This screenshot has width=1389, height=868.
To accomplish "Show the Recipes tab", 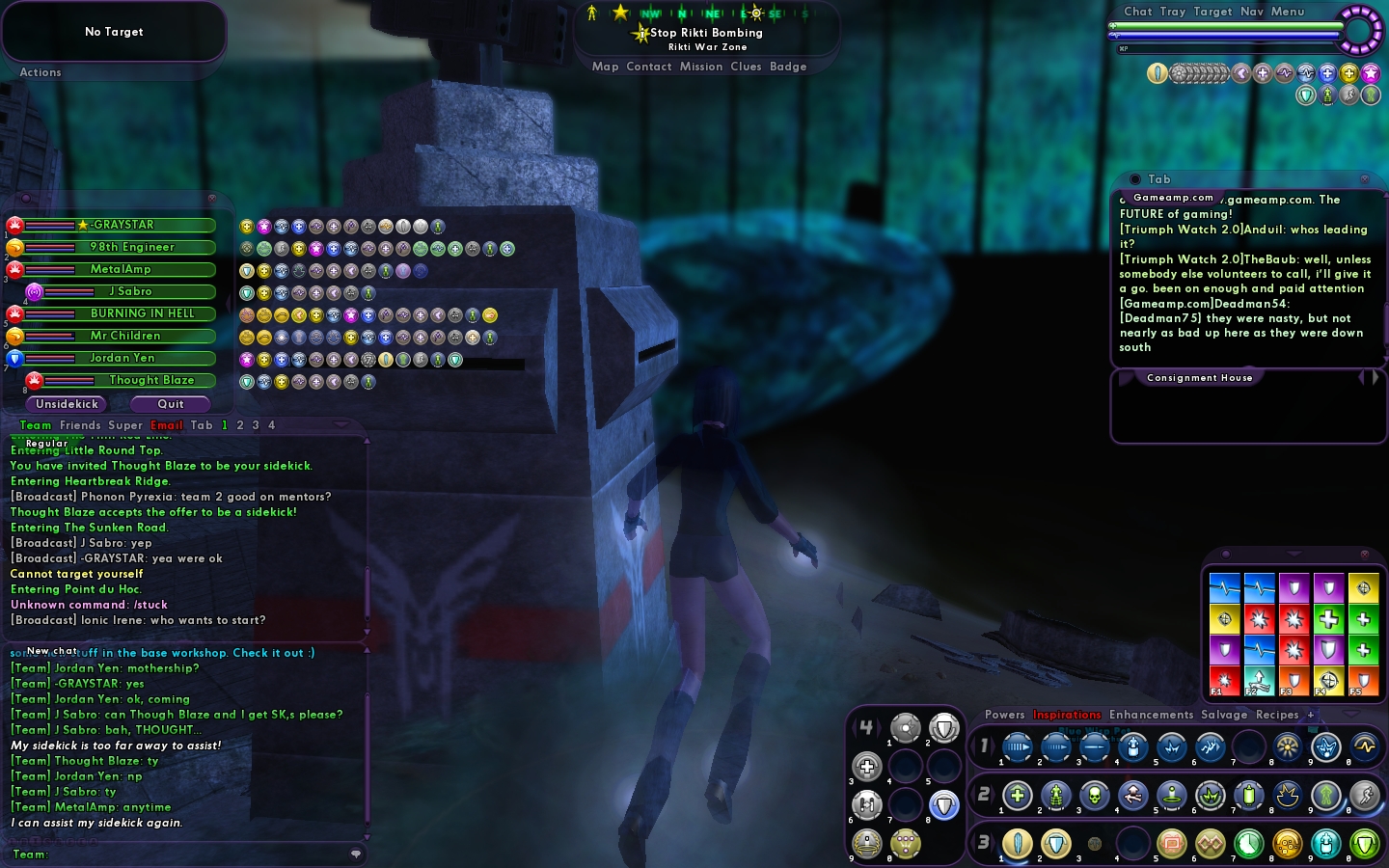I will point(1277,715).
